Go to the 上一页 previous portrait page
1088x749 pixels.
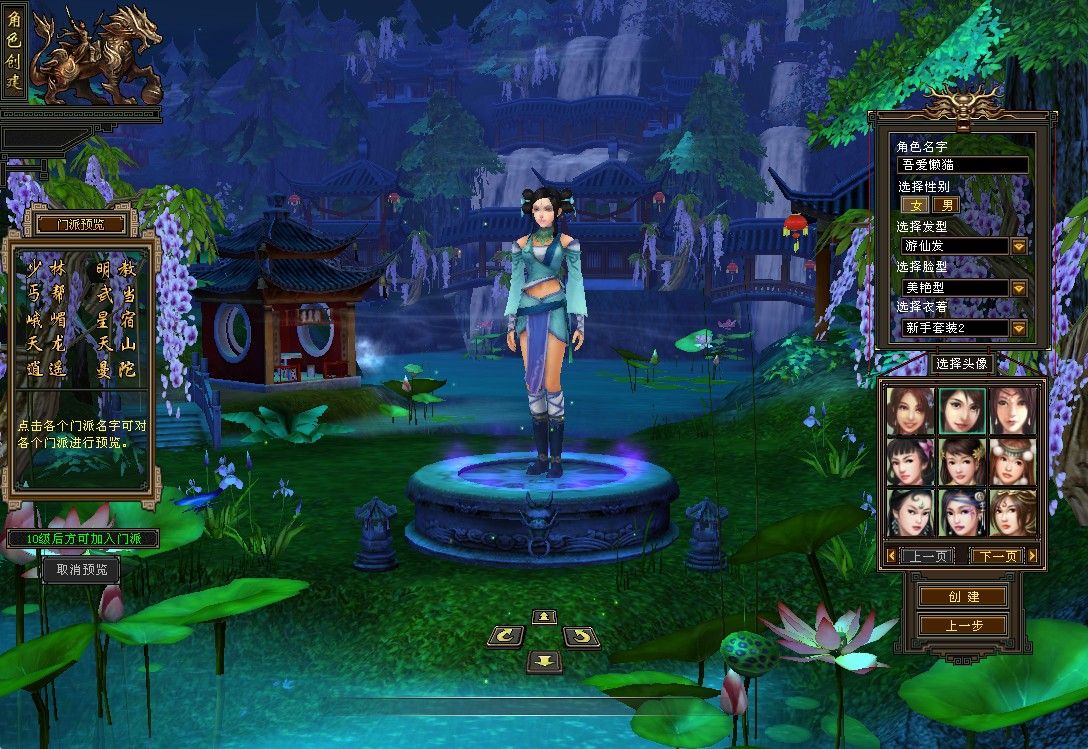[926, 556]
